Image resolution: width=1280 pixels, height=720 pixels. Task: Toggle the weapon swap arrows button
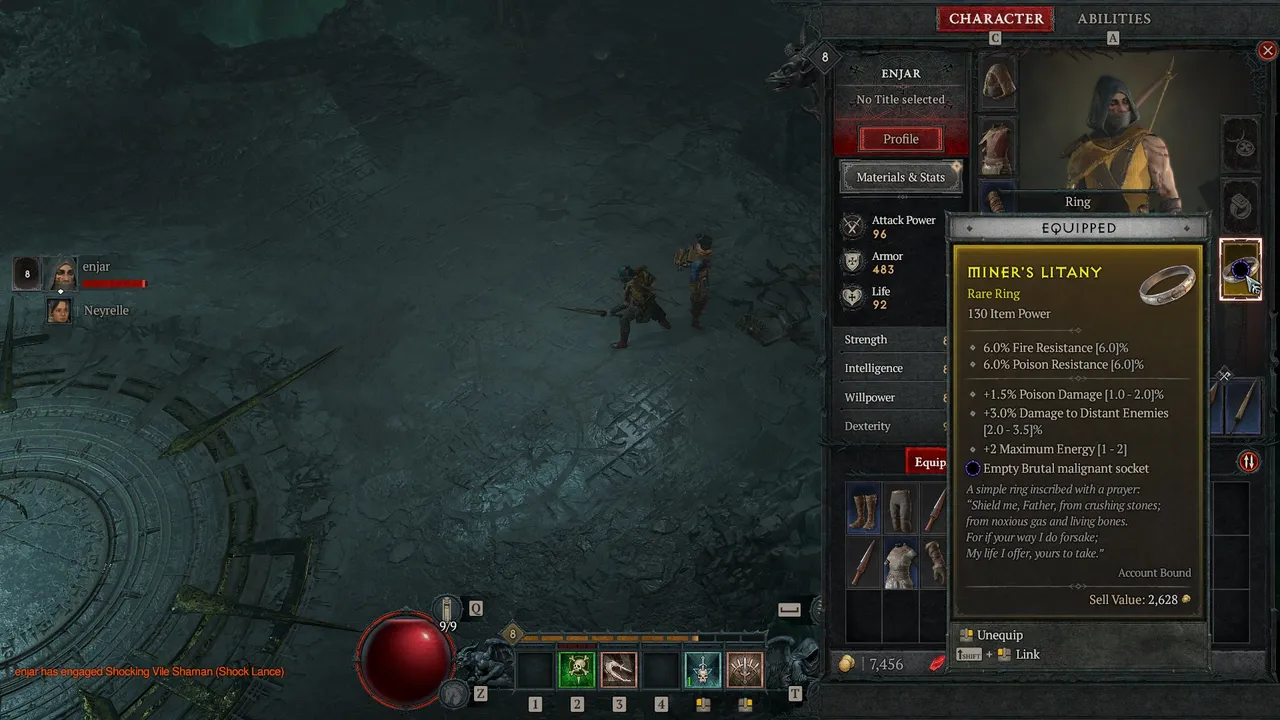[1249, 461]
